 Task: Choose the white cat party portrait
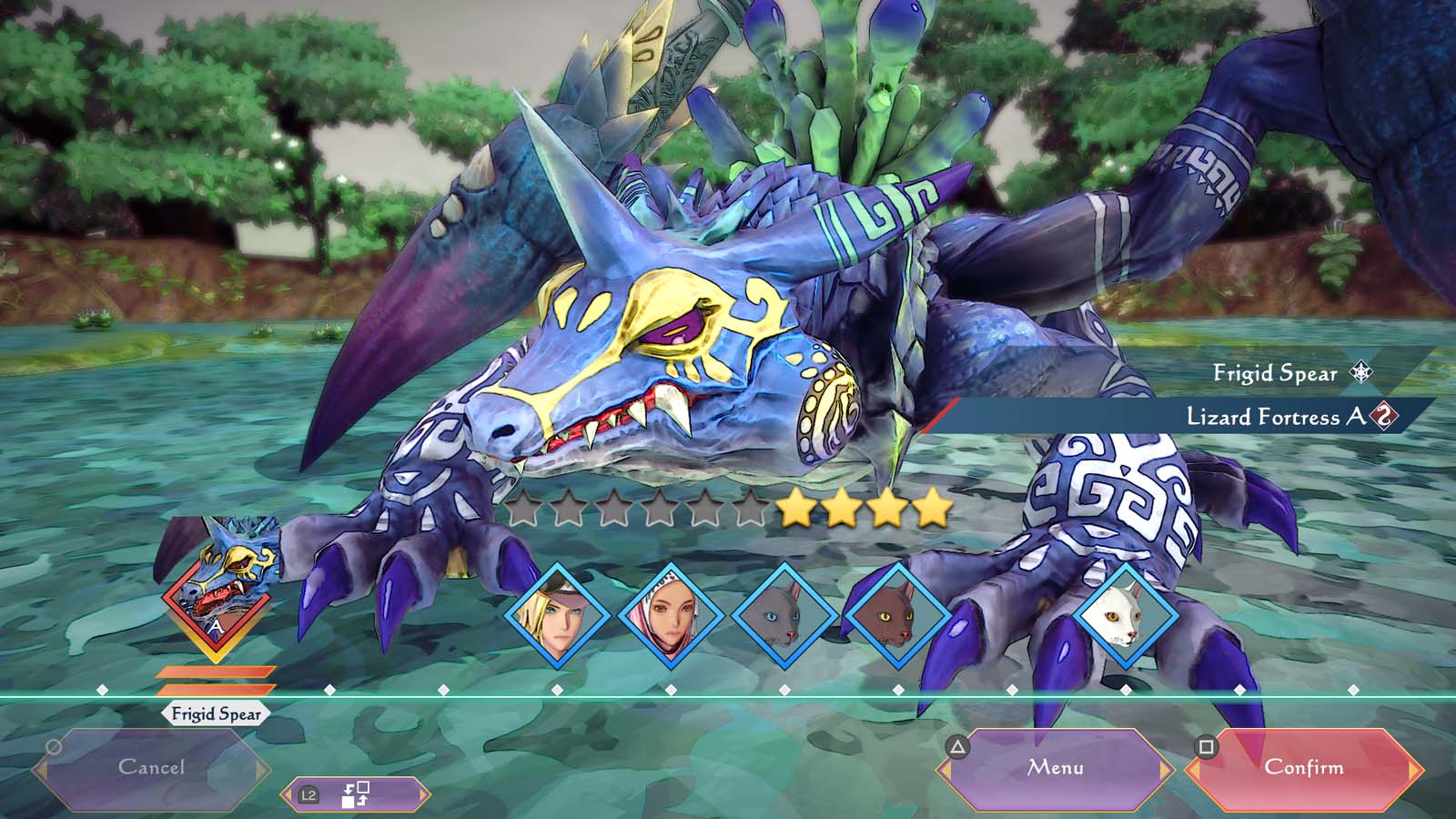(1126, 615)
